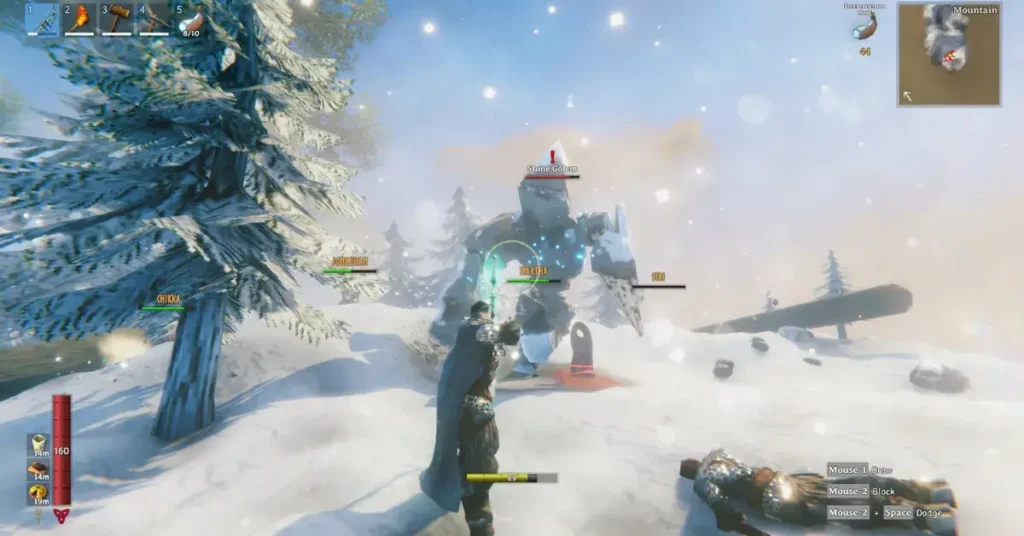Use the mead horn in hotbar slot 5

pyautogui.click(x=191, y=19)
